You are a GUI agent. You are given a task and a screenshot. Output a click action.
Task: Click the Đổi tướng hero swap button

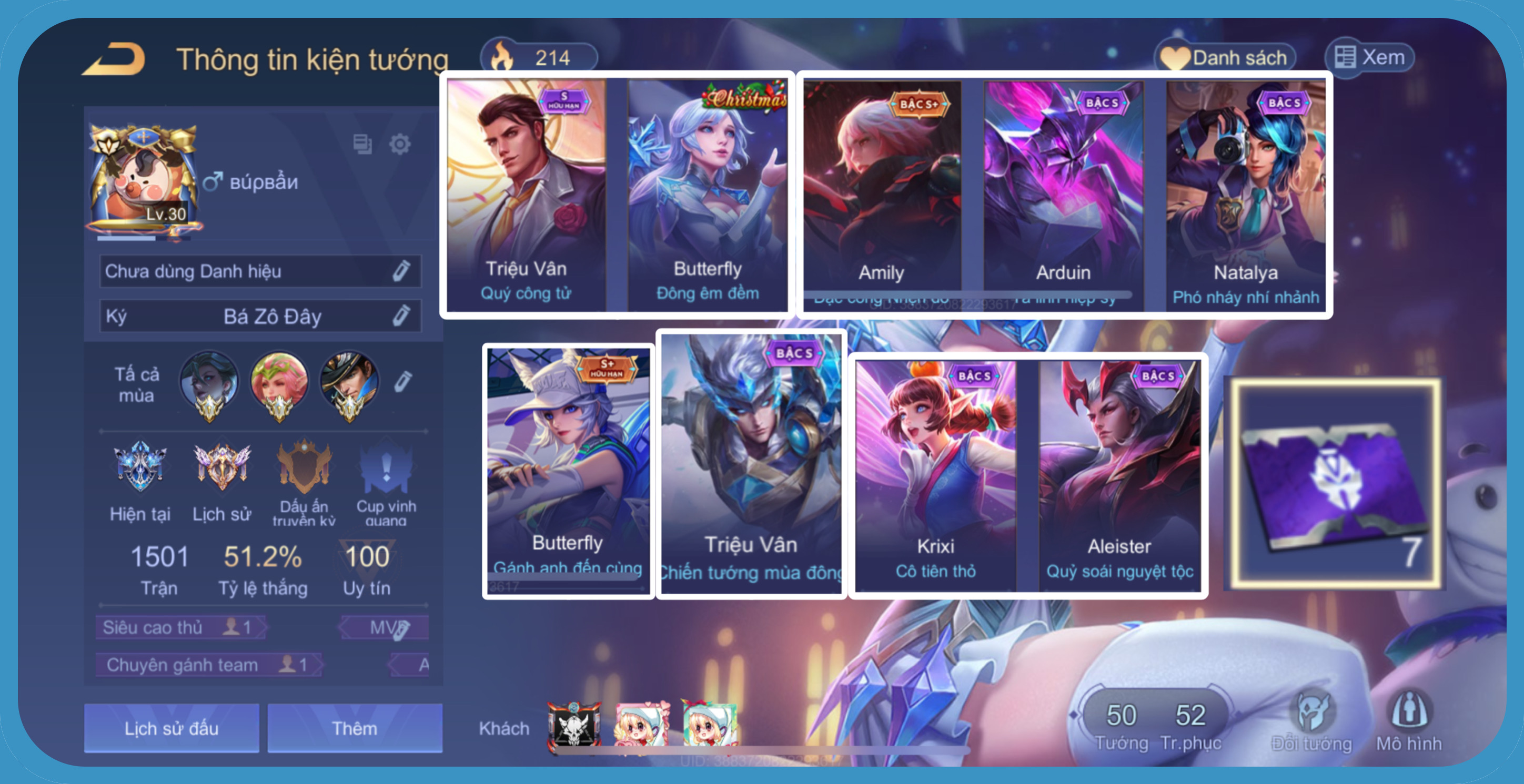click(1312, 721)
